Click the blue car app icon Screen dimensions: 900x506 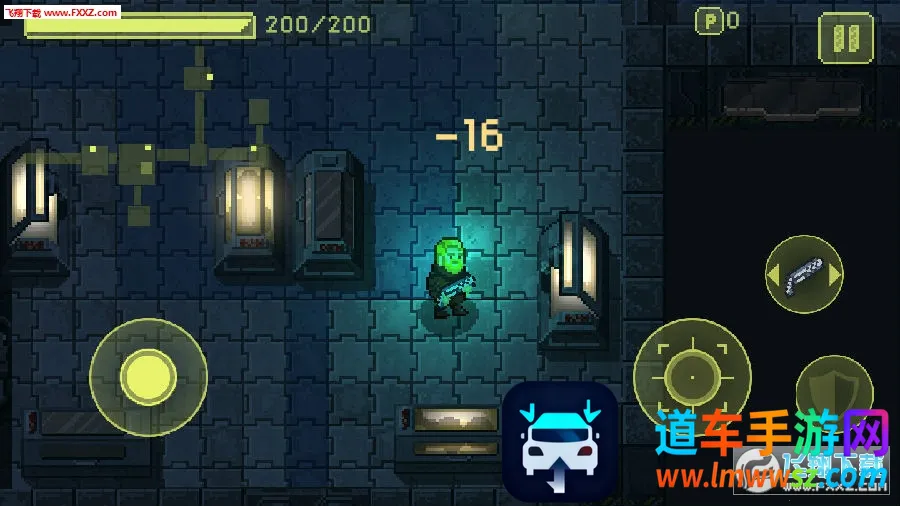click(559, 441)
